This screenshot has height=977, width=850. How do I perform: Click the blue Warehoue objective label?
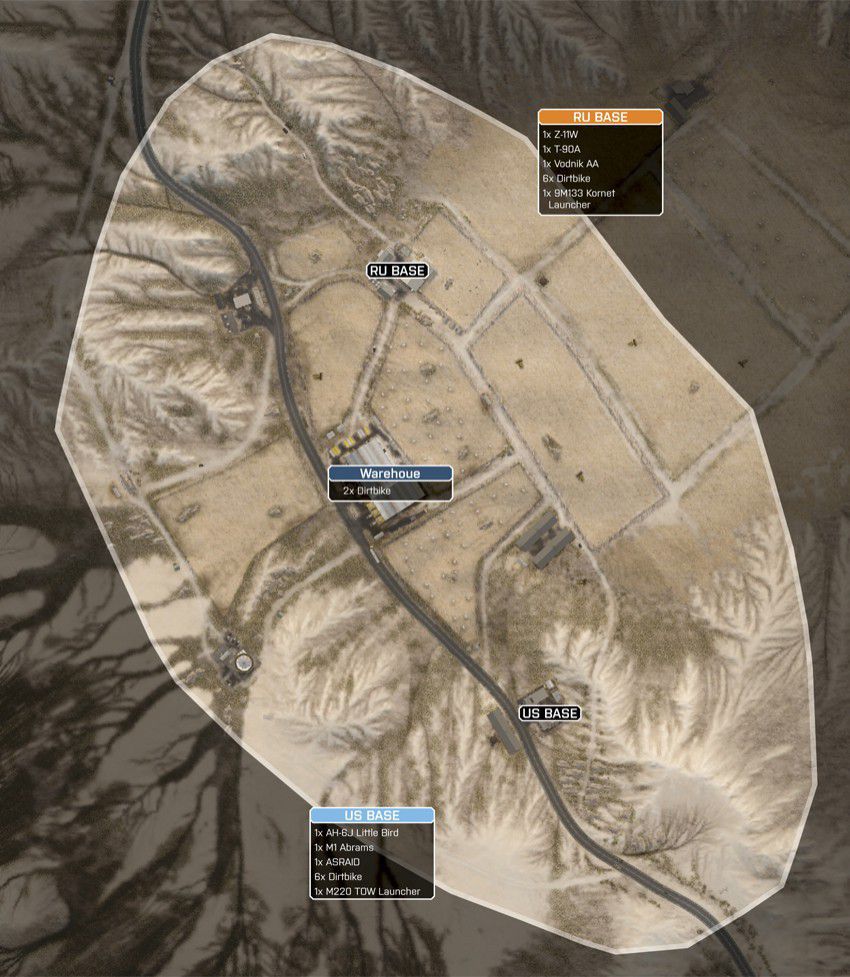391,474
